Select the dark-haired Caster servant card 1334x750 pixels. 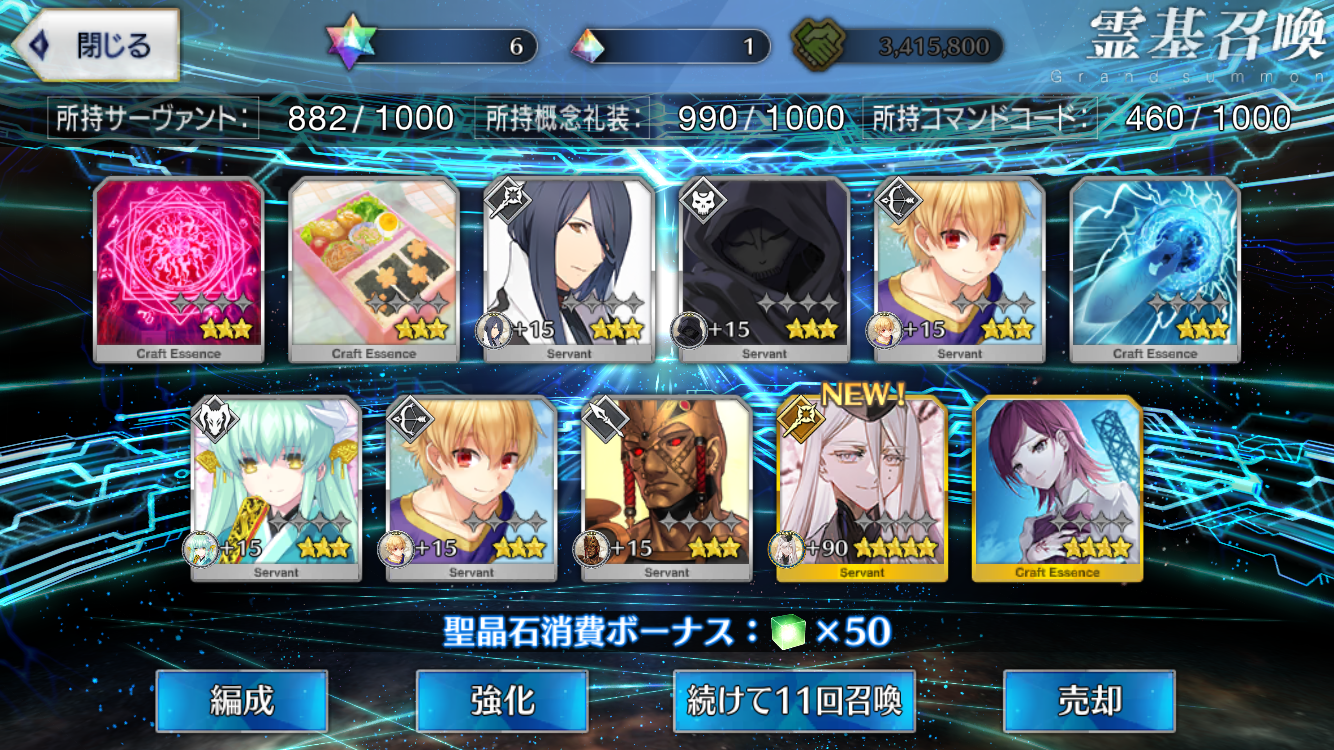click(x=569, y=269)
